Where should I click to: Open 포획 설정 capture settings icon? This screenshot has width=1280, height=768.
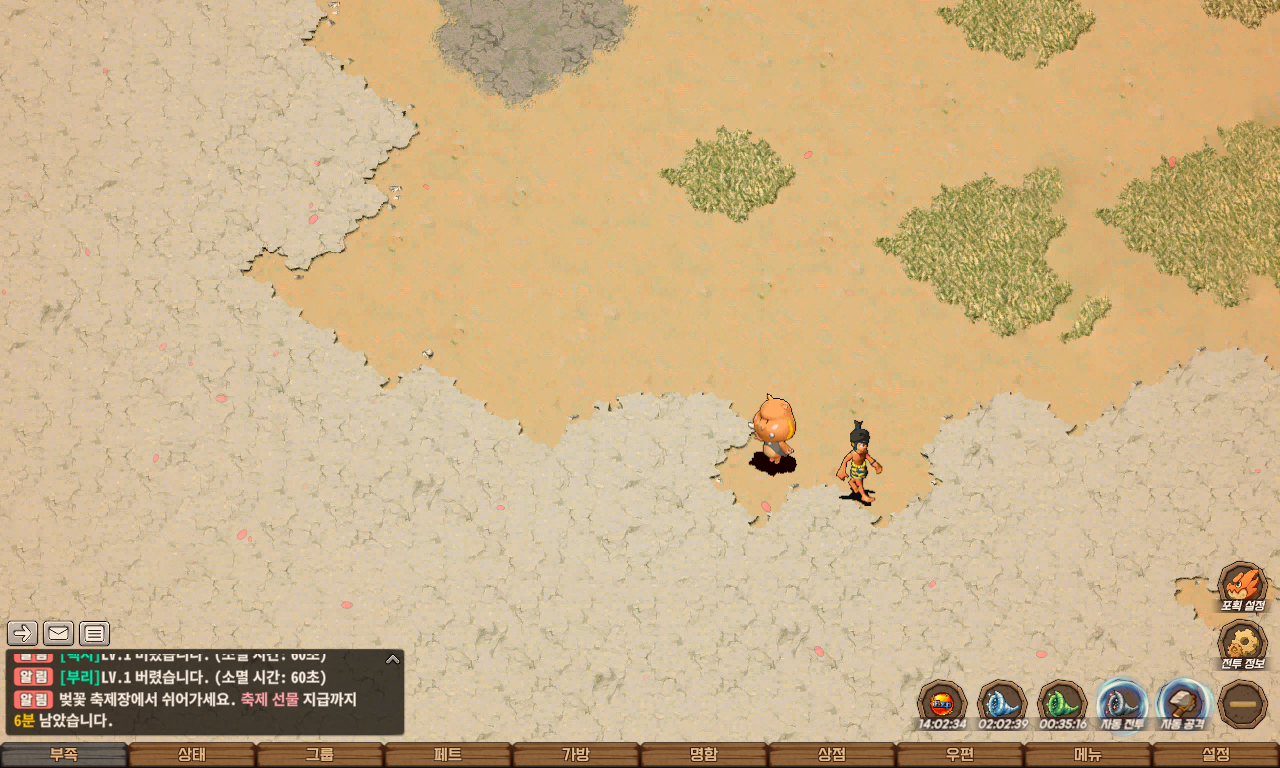coord(1242,586)
